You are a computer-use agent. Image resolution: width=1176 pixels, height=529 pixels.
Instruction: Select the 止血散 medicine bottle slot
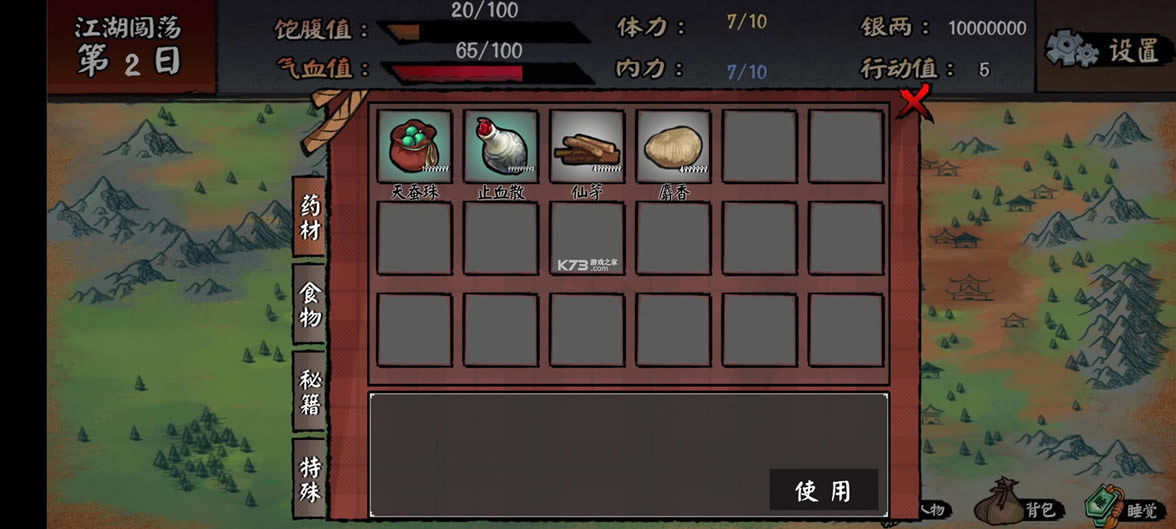(500, 146)
